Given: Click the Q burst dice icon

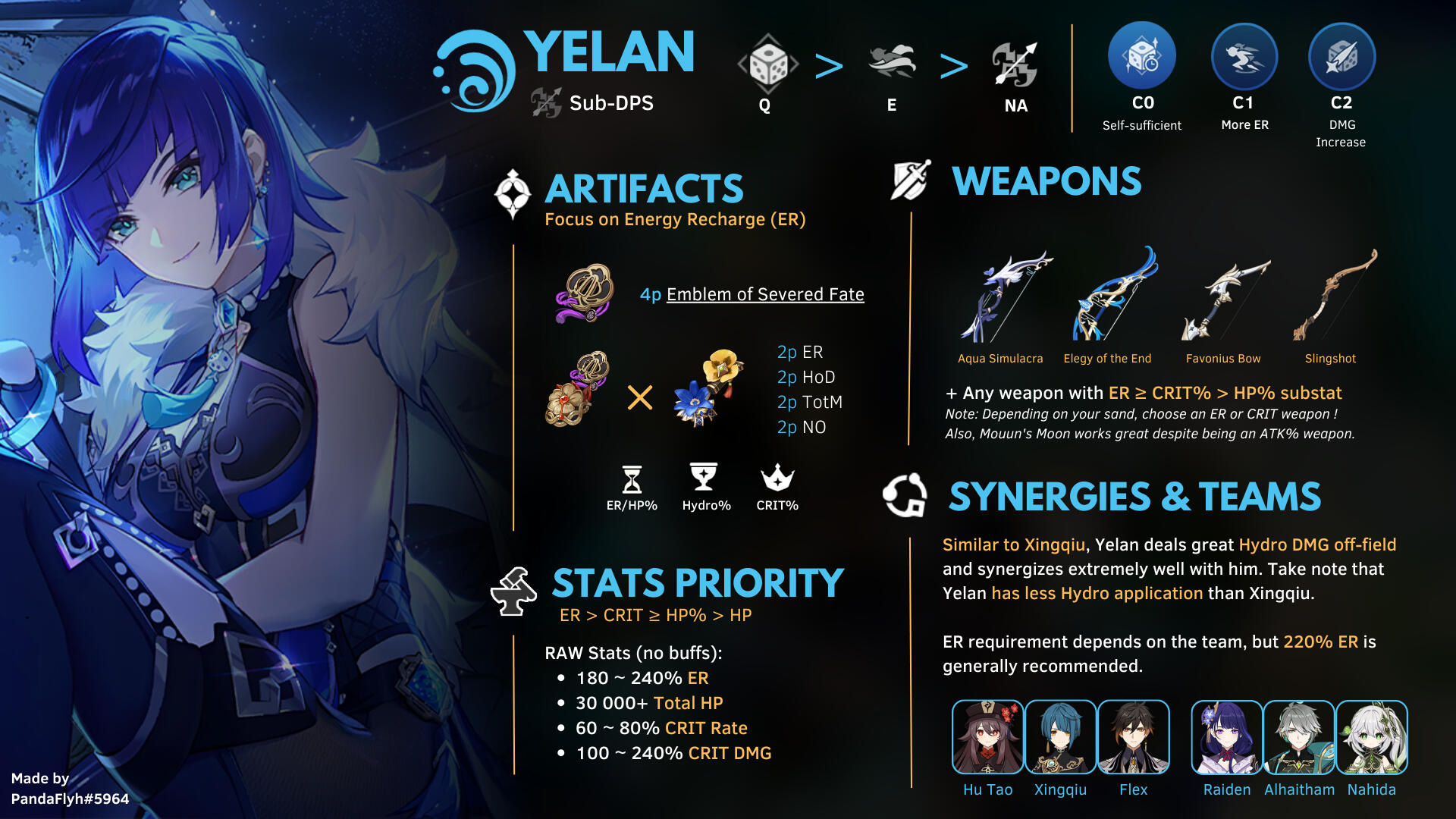Looking at the screenshot, I should pos(767,64).
